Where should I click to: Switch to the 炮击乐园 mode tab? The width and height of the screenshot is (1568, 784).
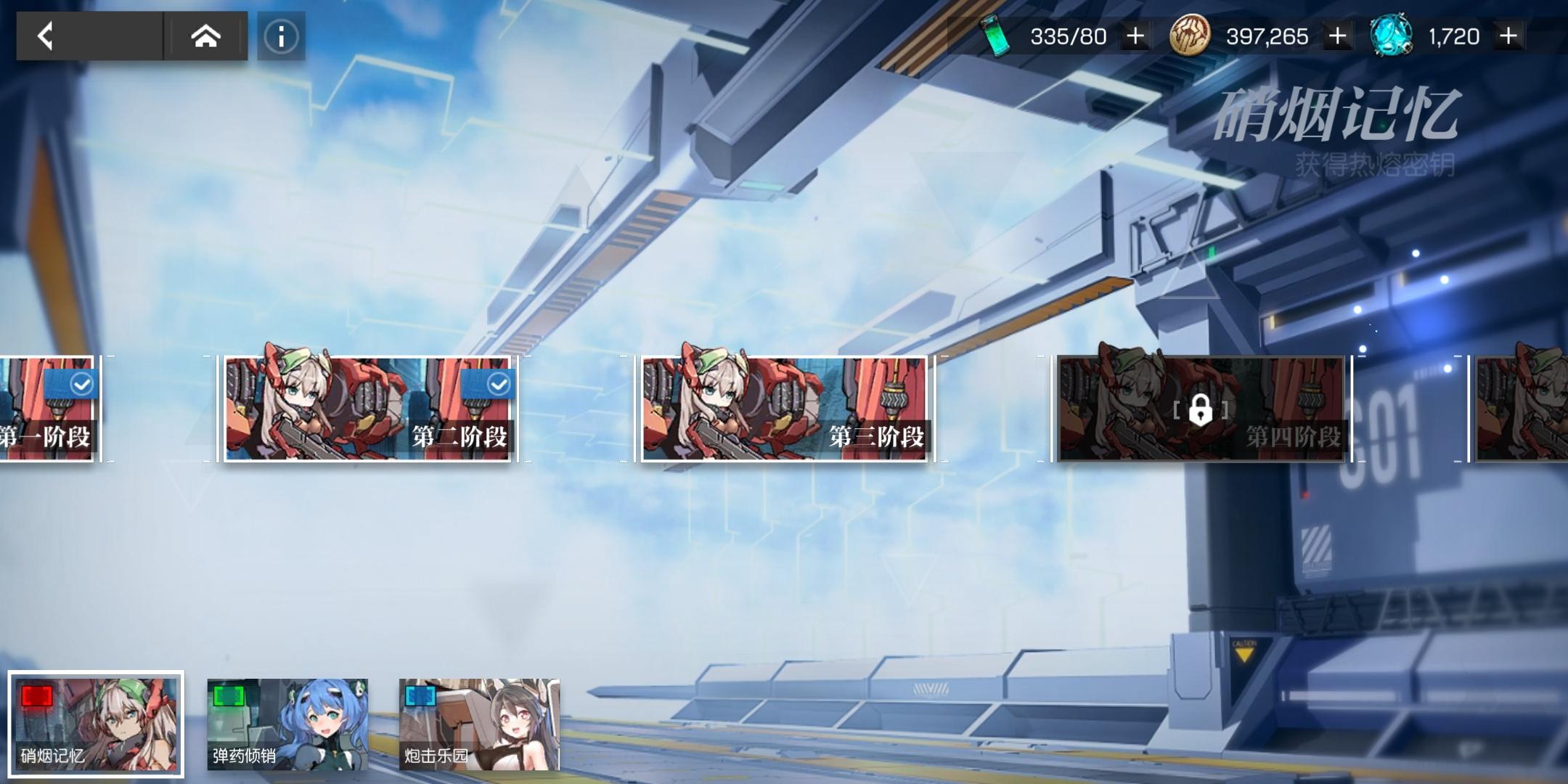click(x=479, y=724)
